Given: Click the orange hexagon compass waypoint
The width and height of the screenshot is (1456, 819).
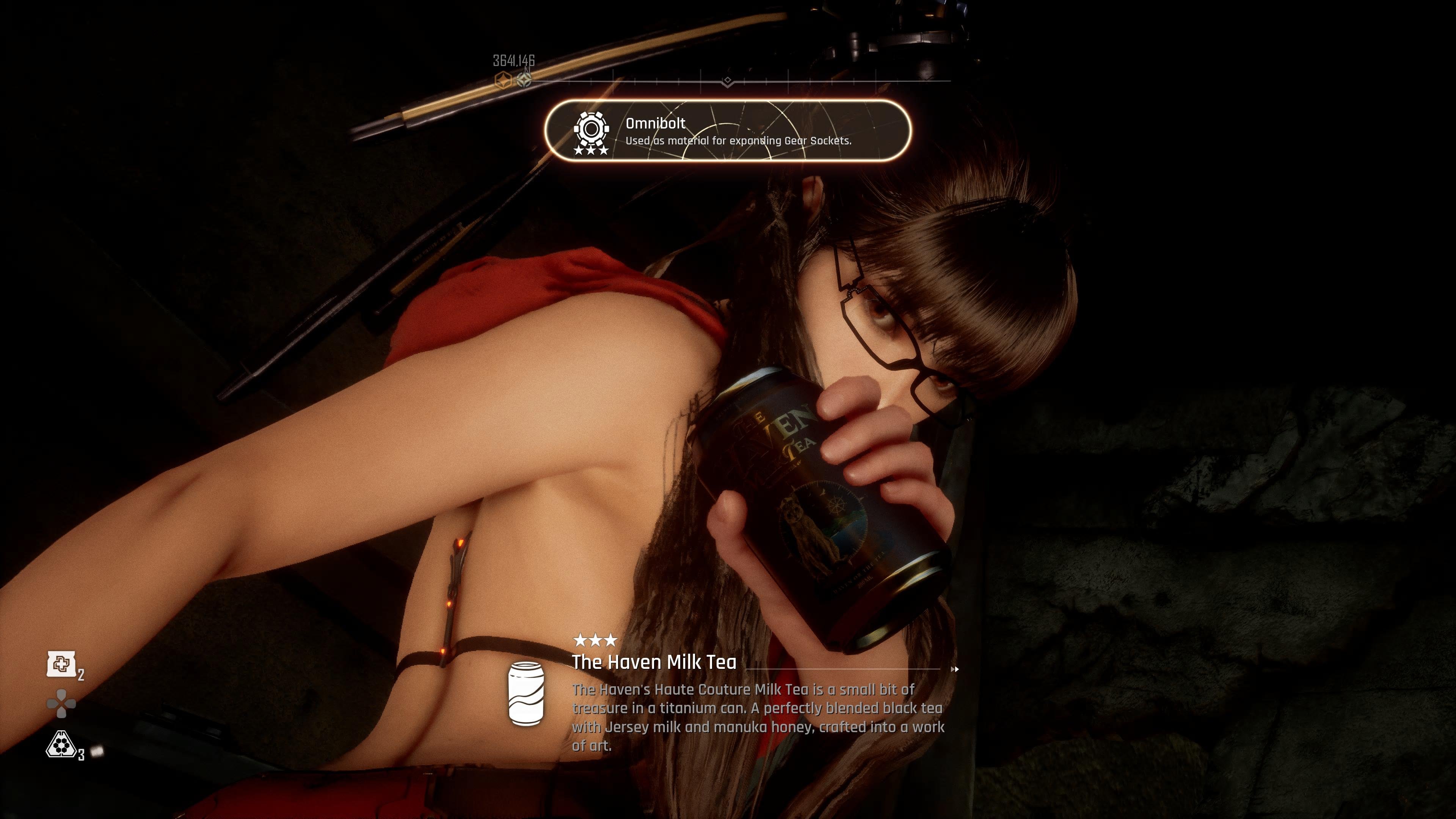Looking at the screenshot, I should [x=502, y=80].
